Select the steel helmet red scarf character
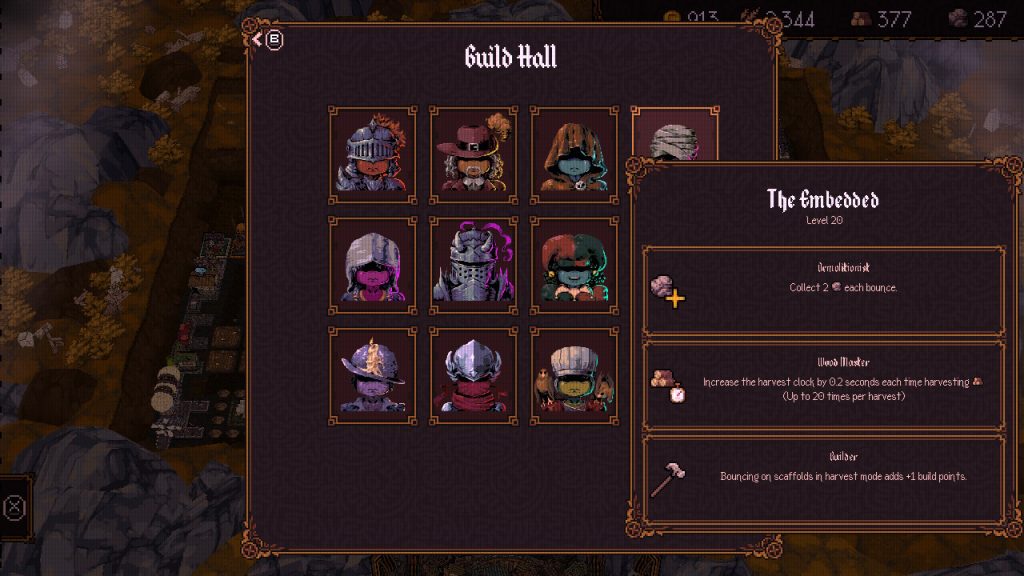 pyautogui.click(x=473, y=375)
